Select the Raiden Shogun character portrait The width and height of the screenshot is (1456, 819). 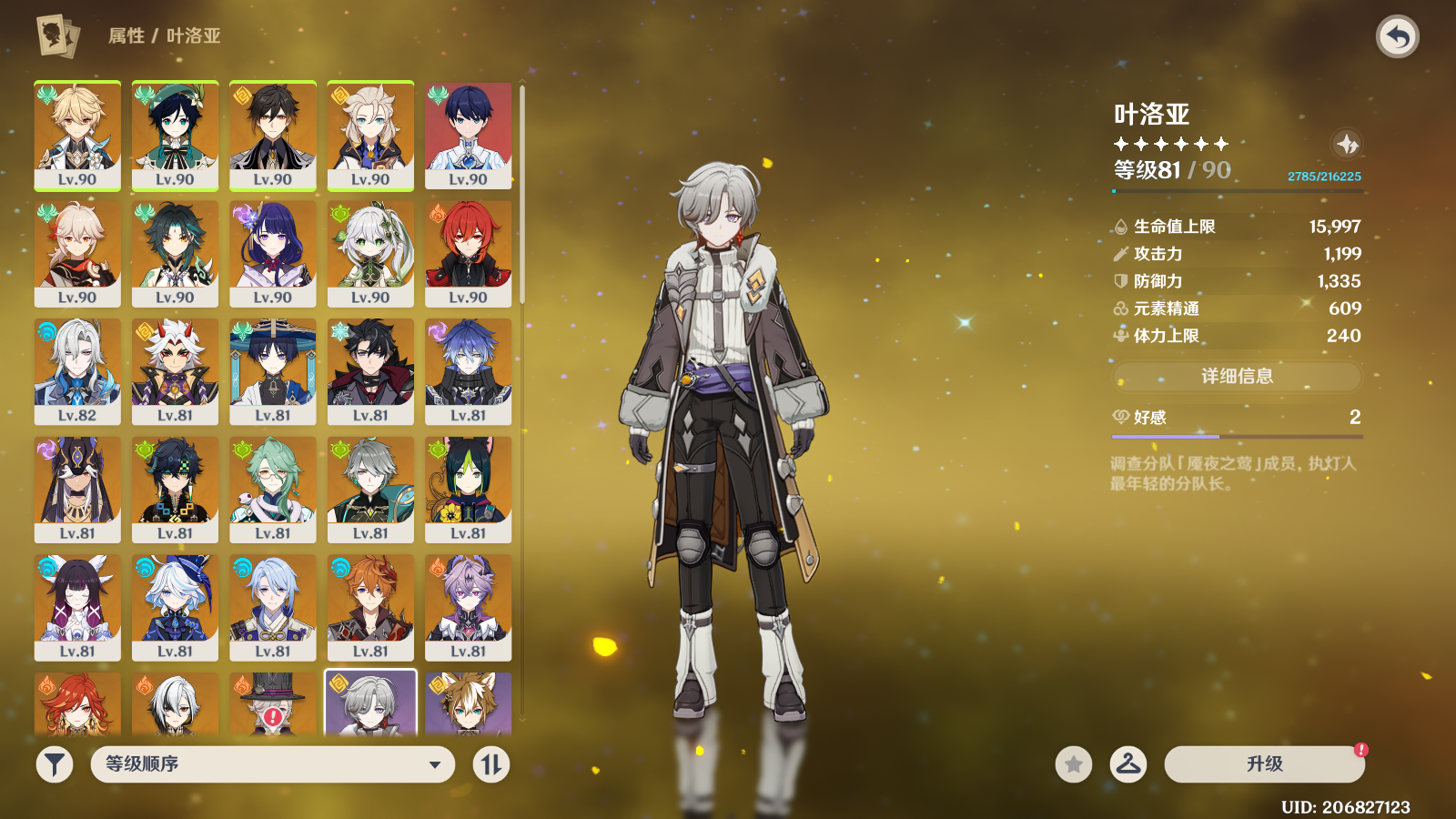pos(273,253)
